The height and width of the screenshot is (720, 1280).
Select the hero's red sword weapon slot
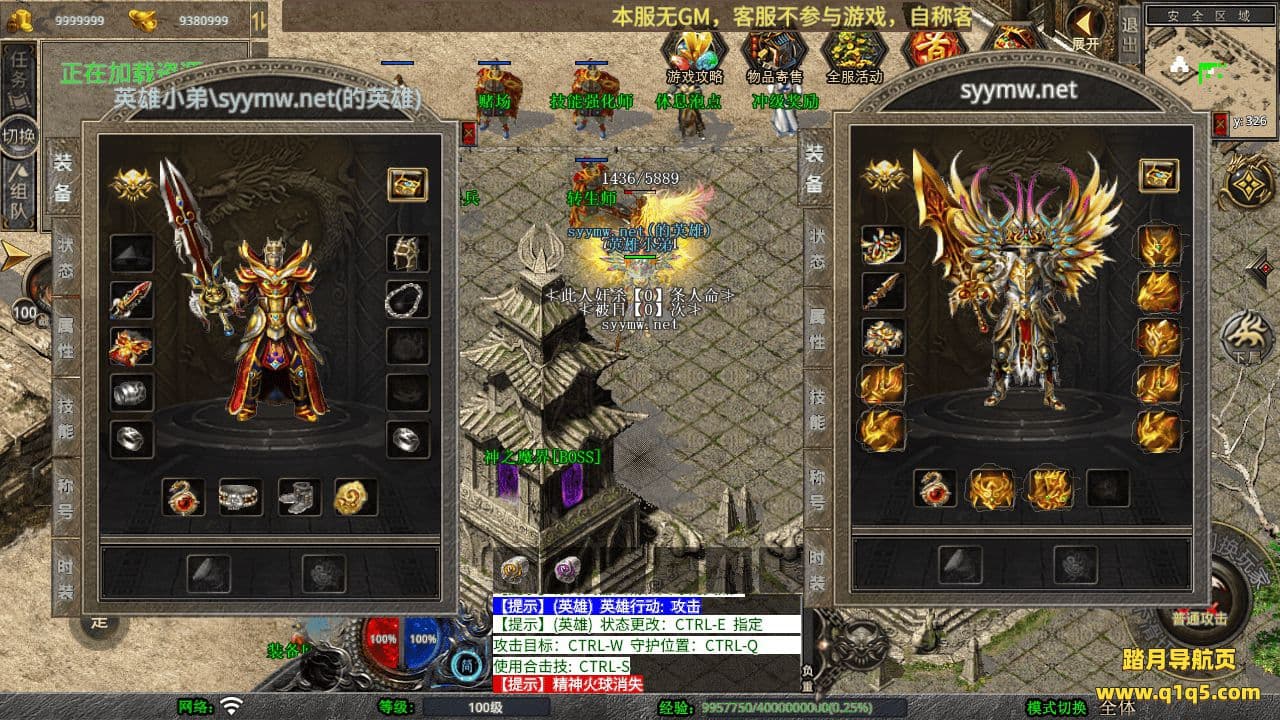pyautogui.click(x=131, y=299)
